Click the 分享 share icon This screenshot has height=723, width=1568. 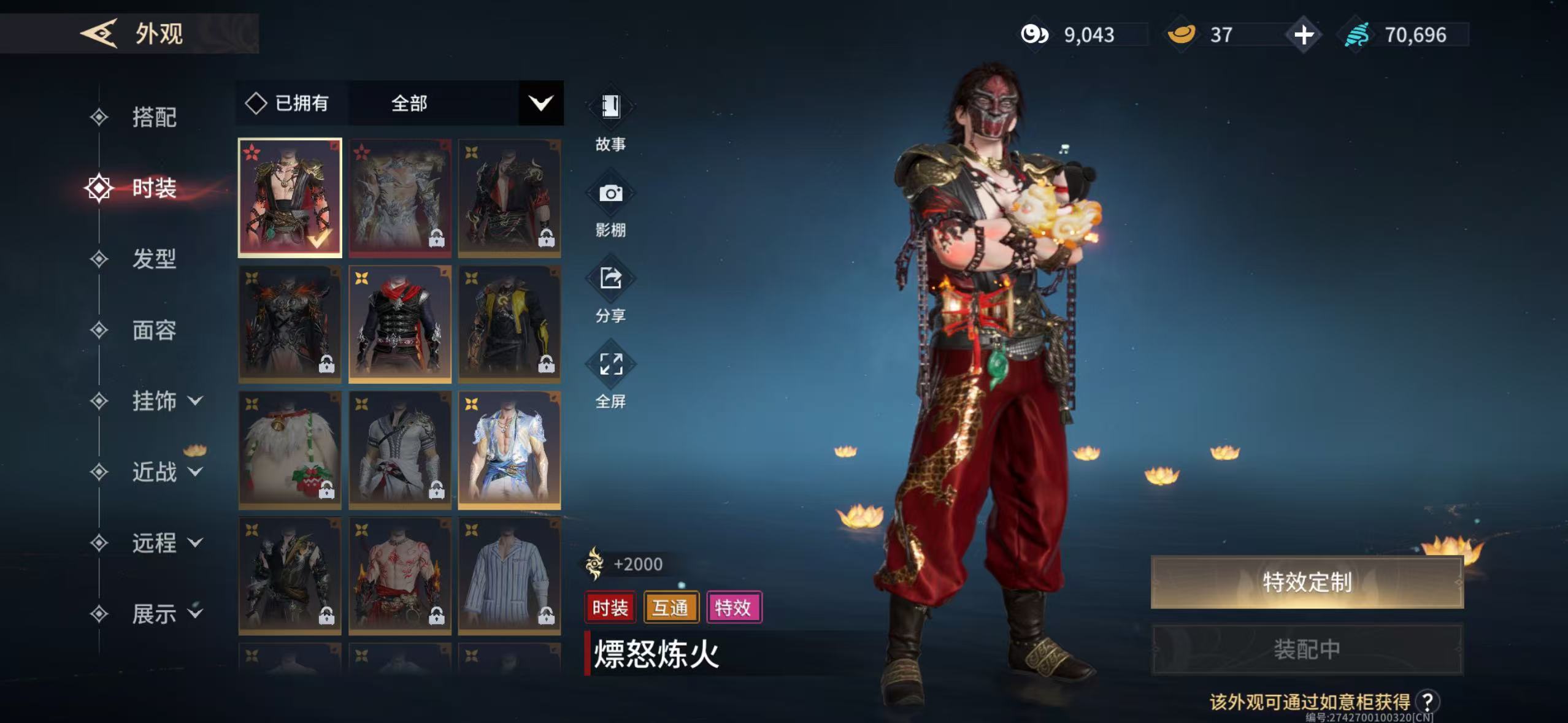[x=610, y=293]
